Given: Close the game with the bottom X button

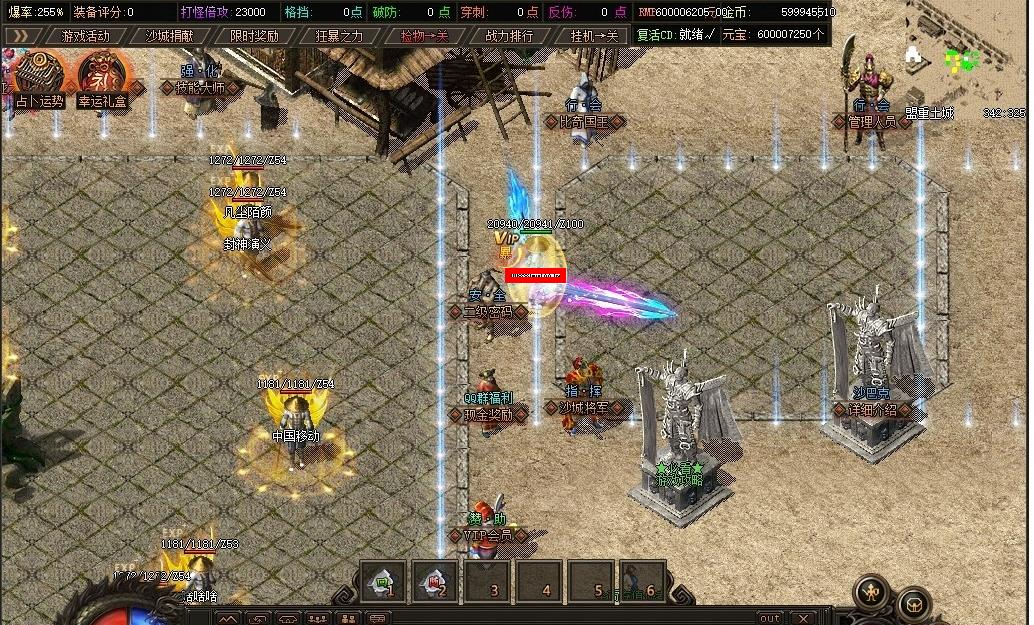Looking at the screenshot, I should coord(800,618).
